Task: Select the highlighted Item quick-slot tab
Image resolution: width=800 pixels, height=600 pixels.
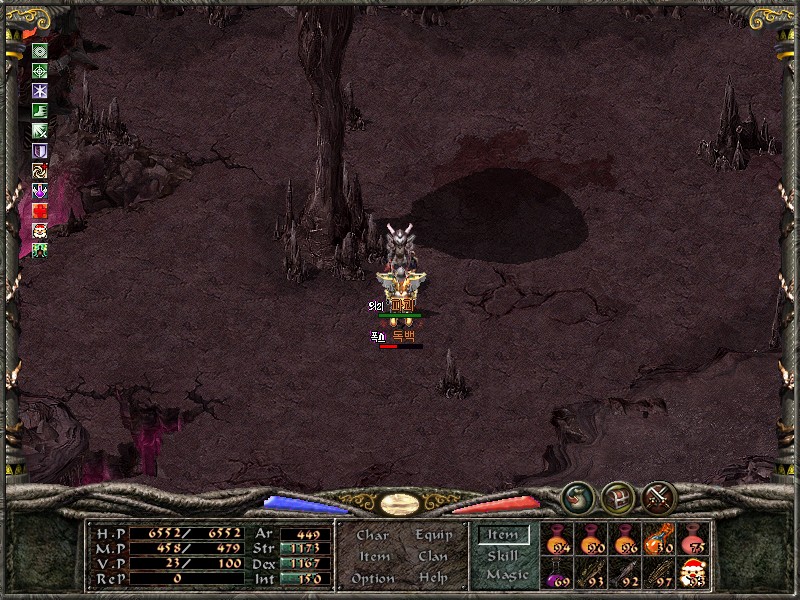Action: [x=503, y=535]
